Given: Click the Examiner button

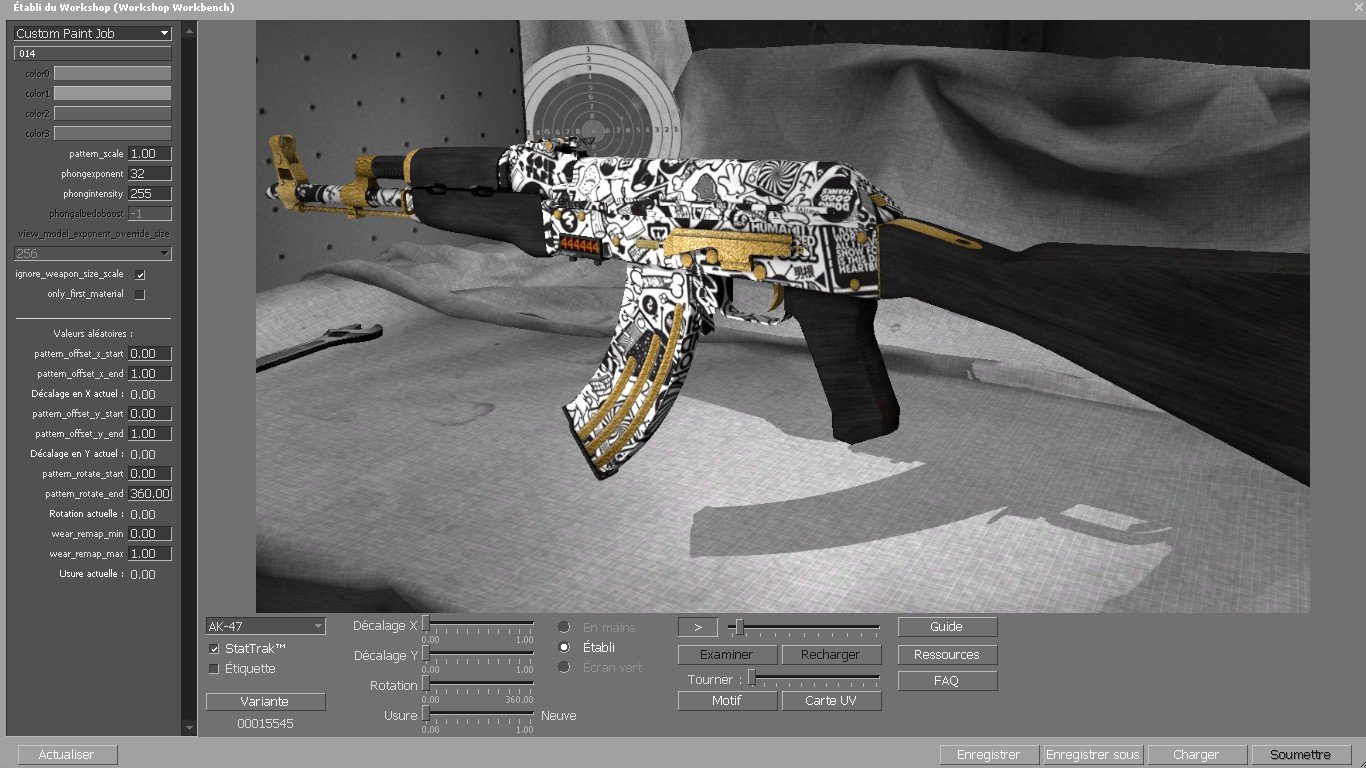Looking at the screenshot, I should point(727,655).
